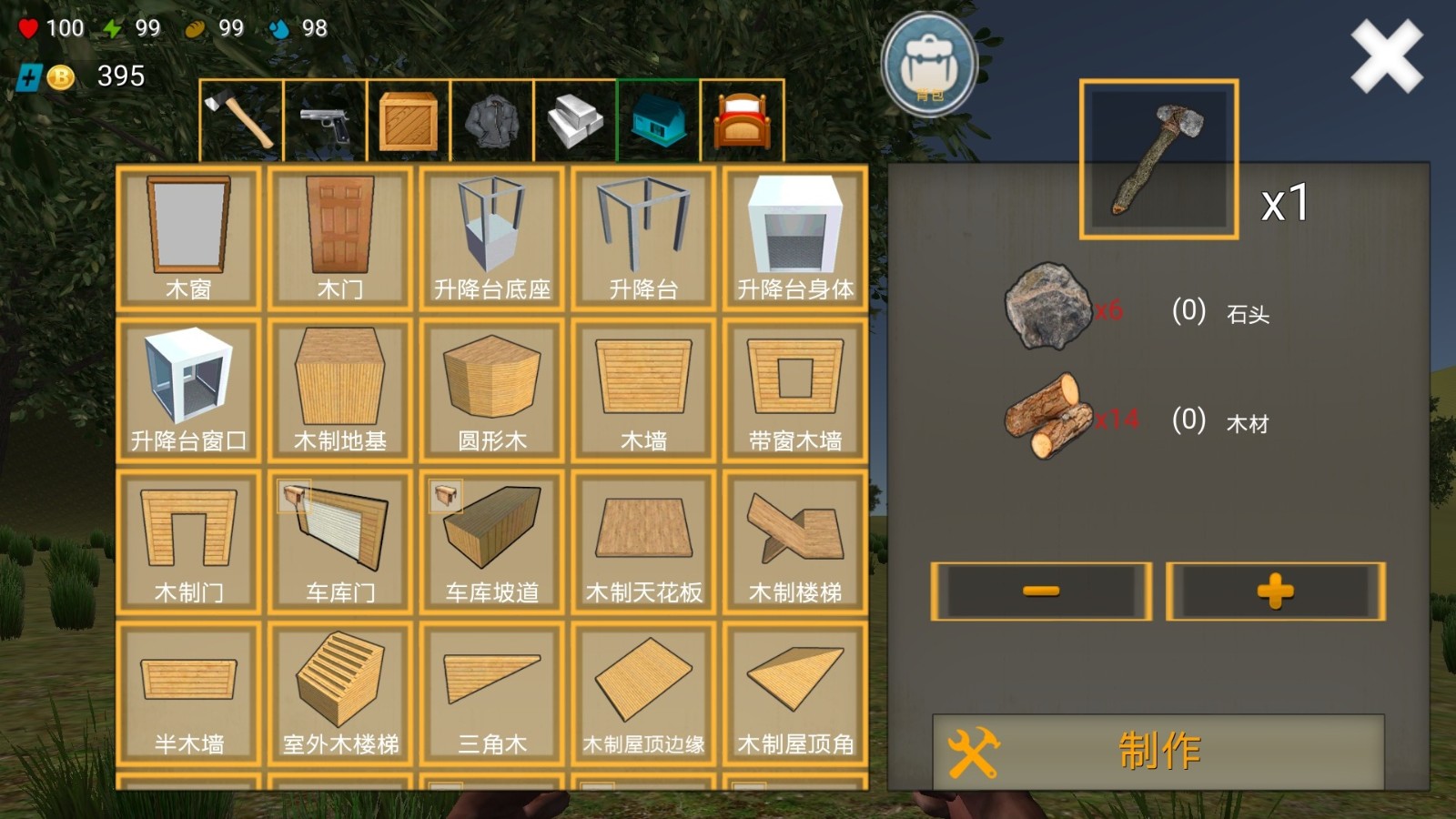
Task: Select the 木制地基 wood foundation recipe
Action: pyautogui.click(x=340, y=389)
